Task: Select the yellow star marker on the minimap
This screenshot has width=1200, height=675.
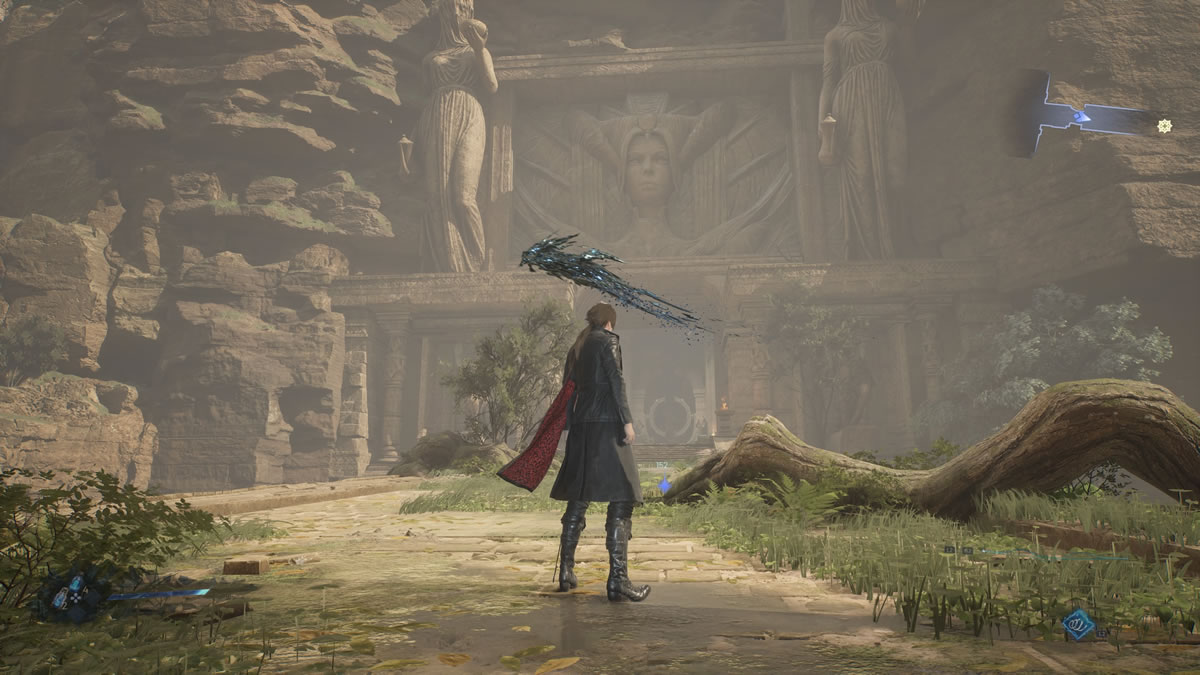Action: [x=1164, y=125]
